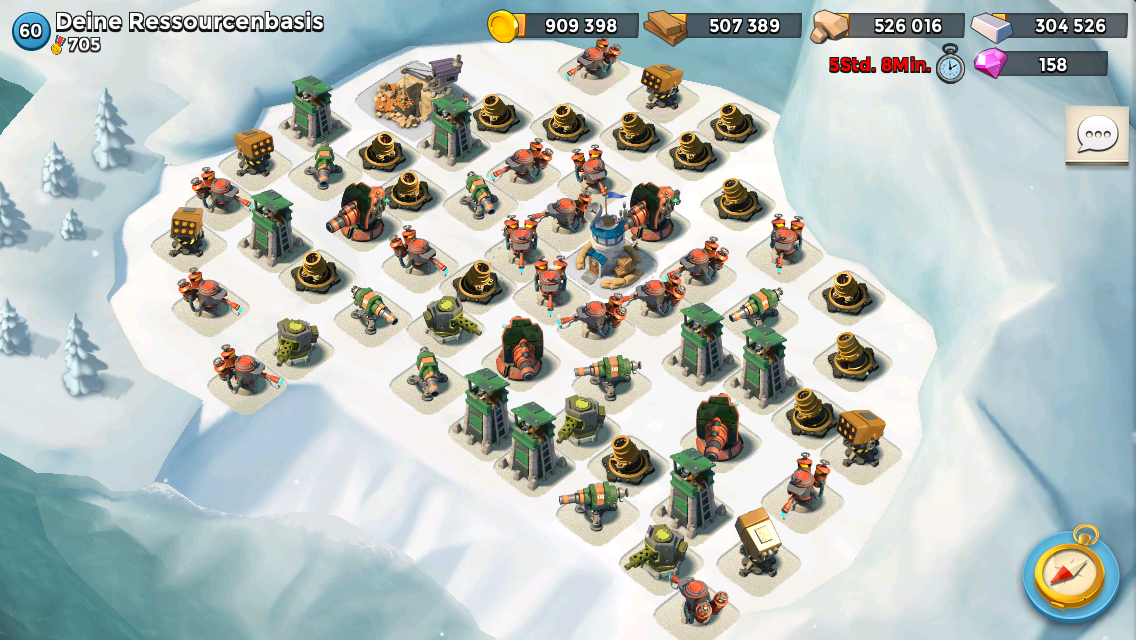1136x640 pixels.
Task: Open the pink diamond shop counter
Action: click(1041, 64)
